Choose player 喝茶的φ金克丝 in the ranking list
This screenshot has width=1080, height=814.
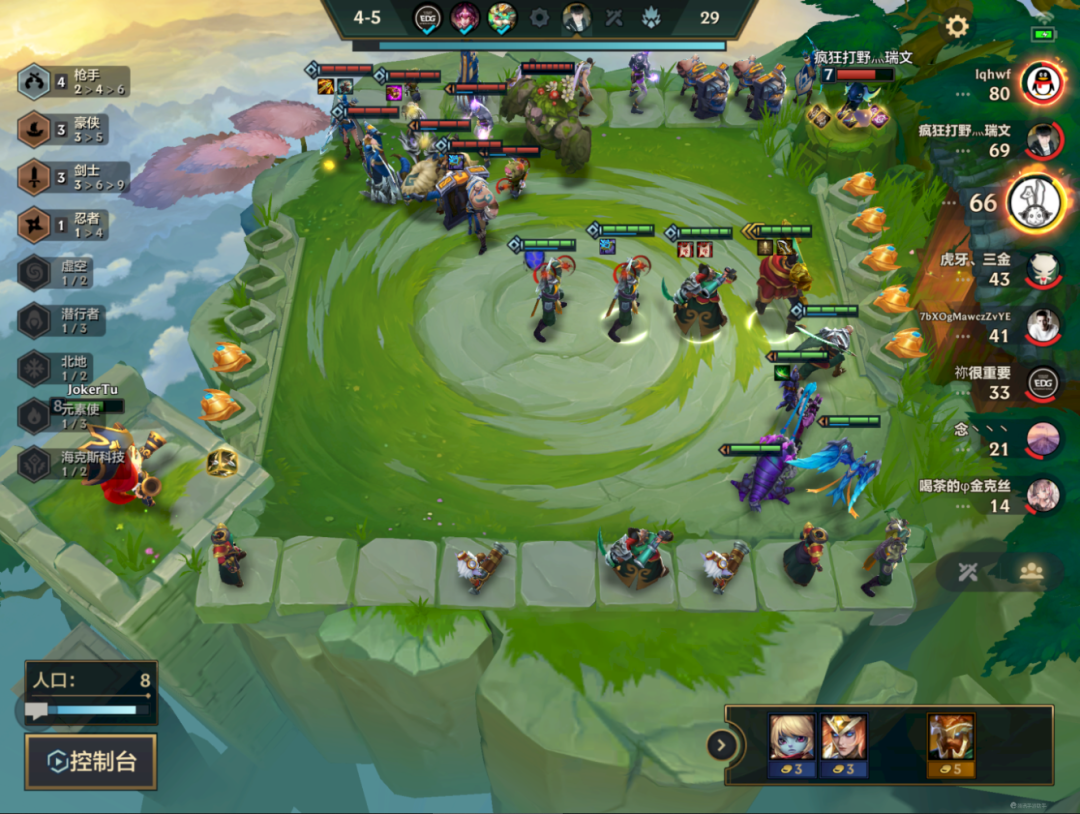point(1042,496)
